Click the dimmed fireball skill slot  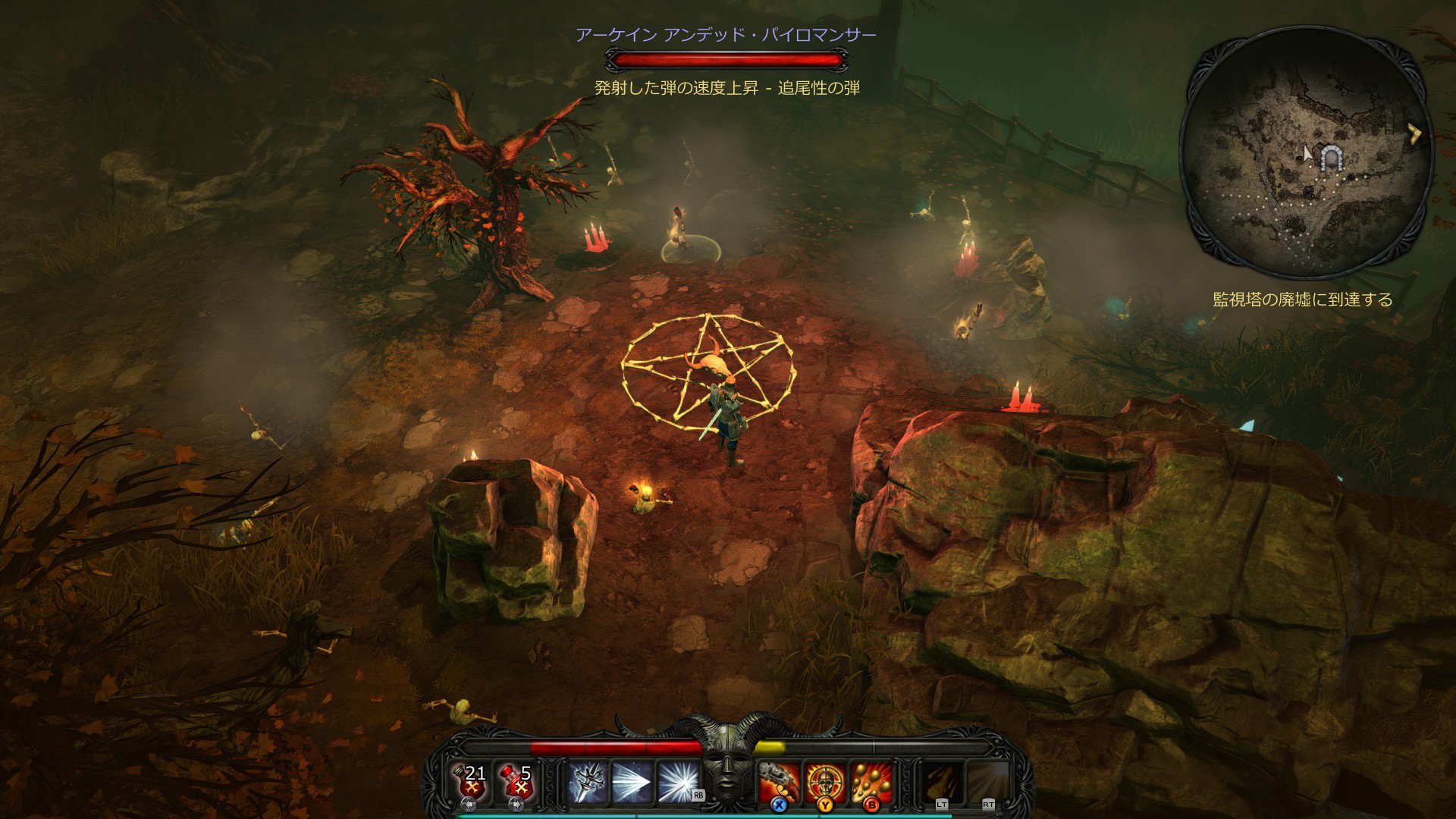(x=942, y=783)
